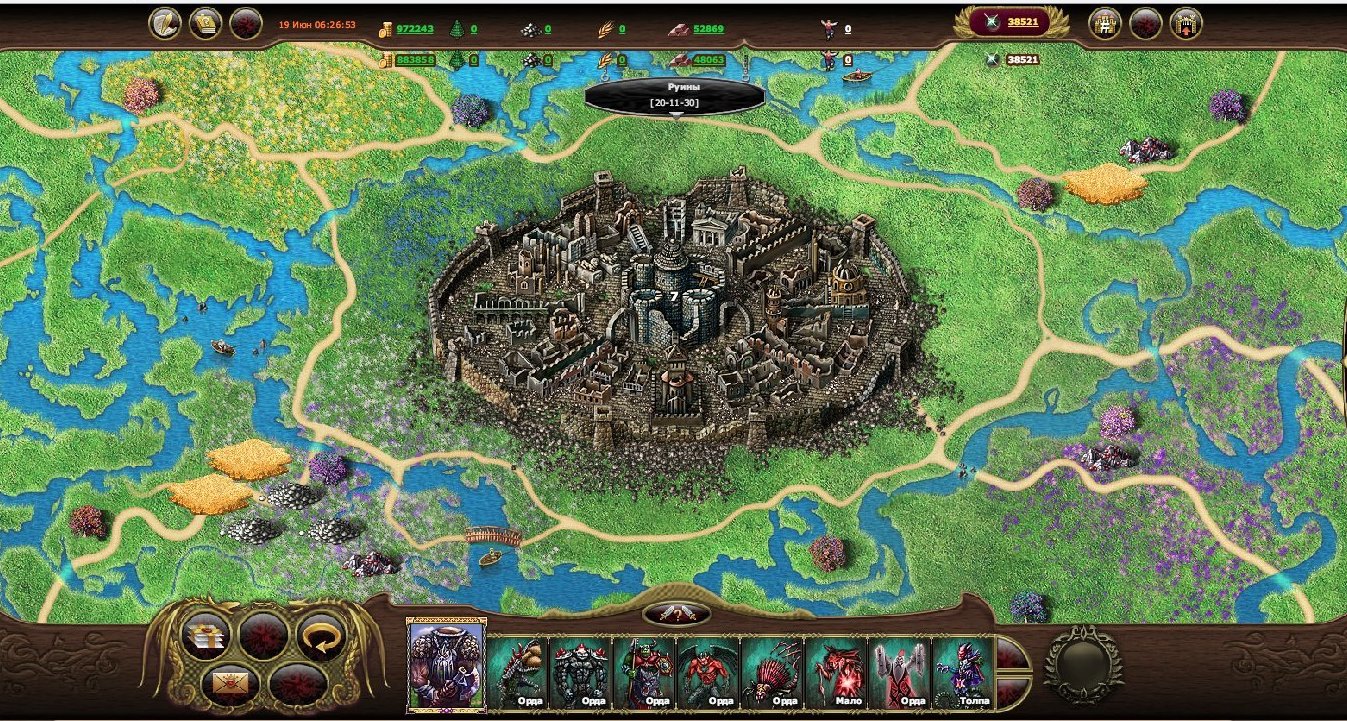Select the red winged demon unit slot
The height and width of the screenshot is (721, 1347).
point(708,671)
